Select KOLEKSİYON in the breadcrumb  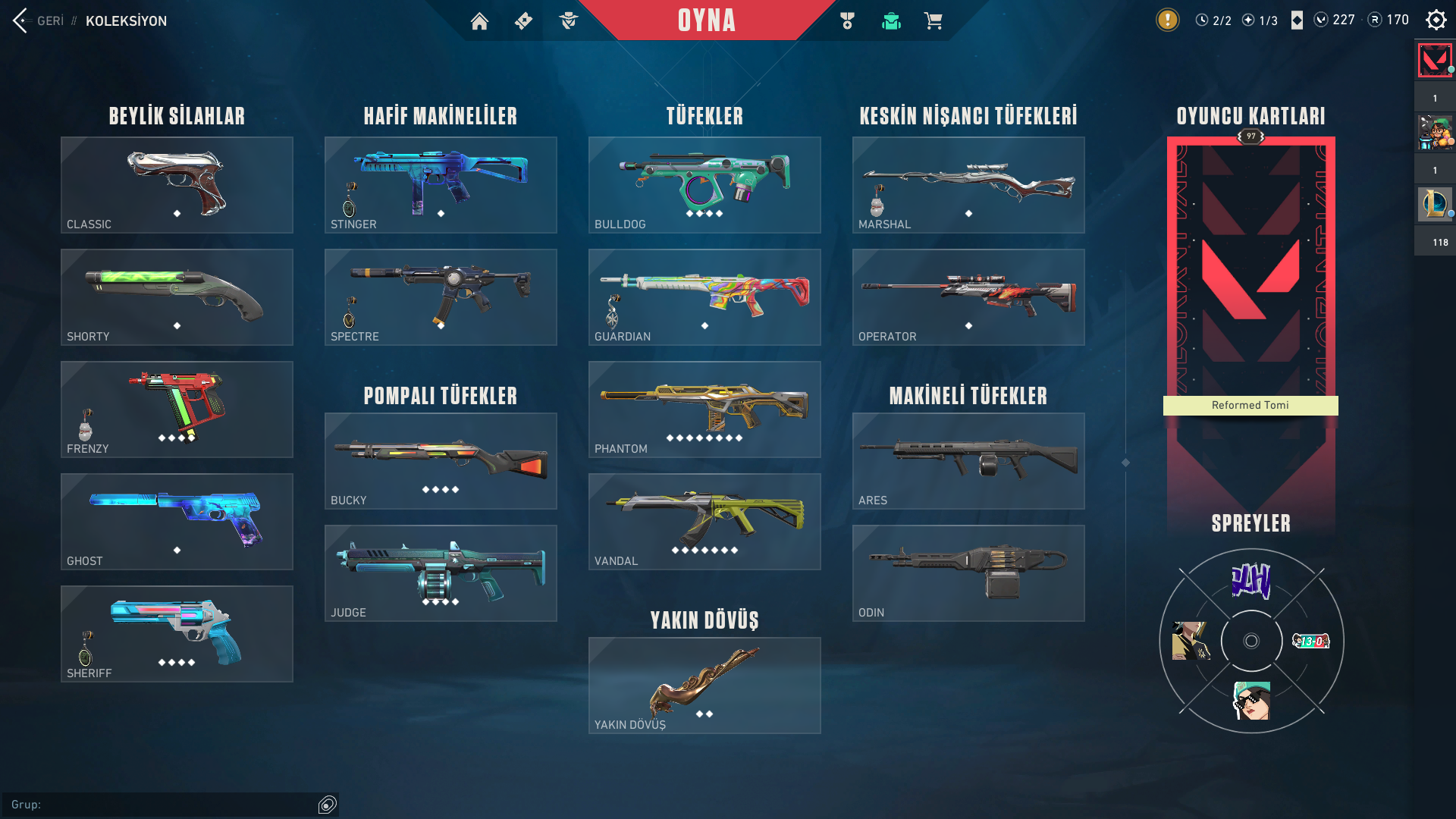(126, 20)
